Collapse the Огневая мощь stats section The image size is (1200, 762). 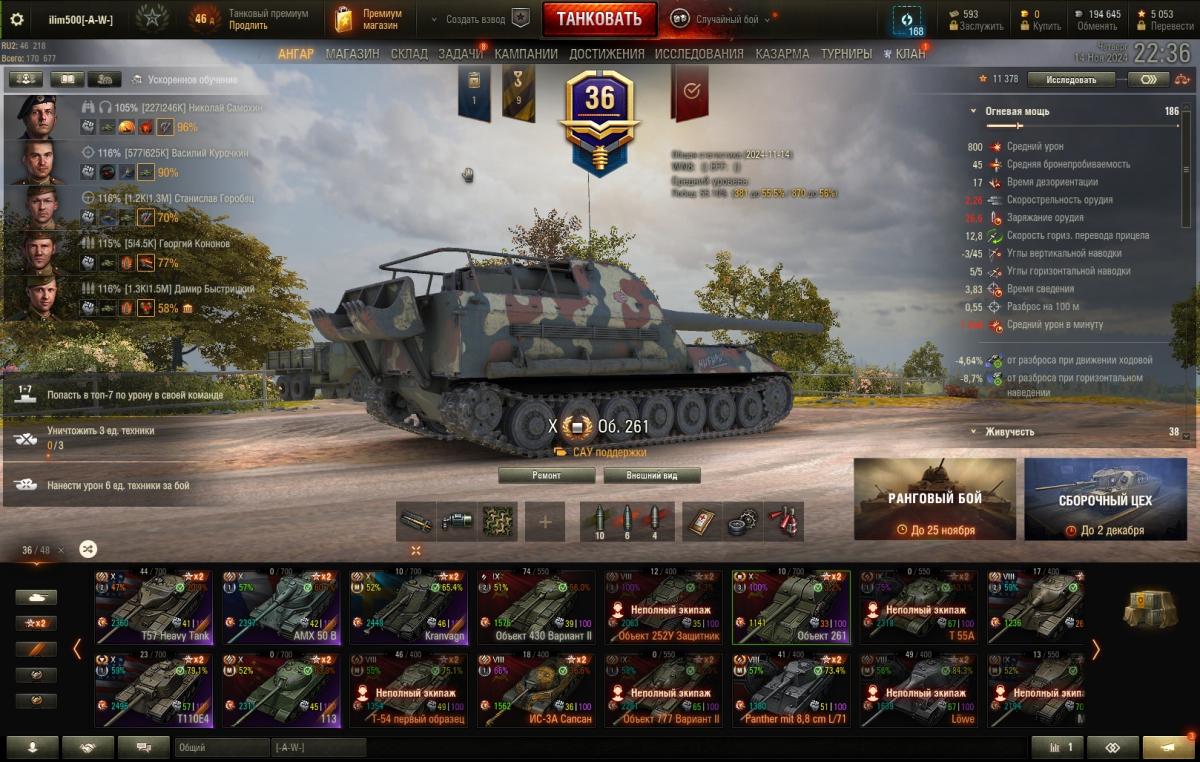click(x=973, y=112)
